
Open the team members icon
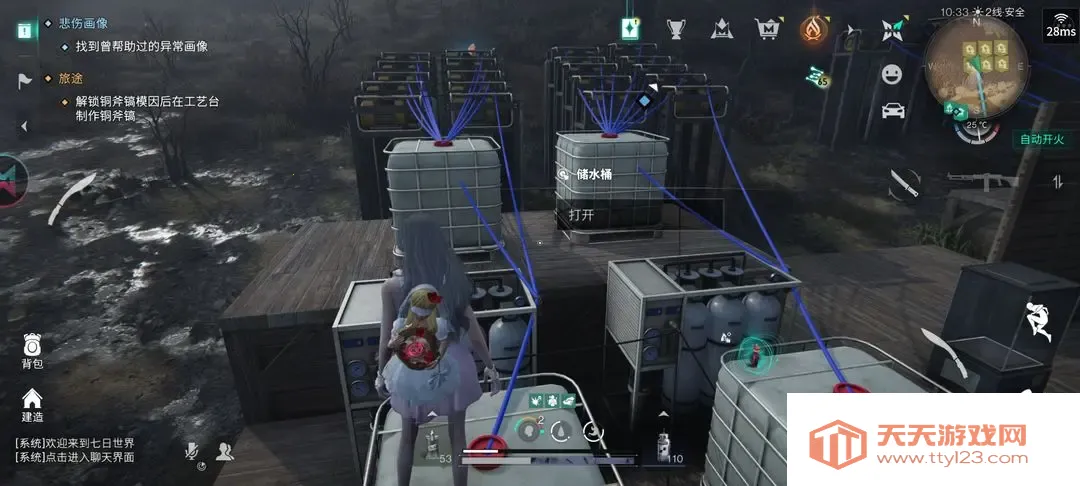224,452
